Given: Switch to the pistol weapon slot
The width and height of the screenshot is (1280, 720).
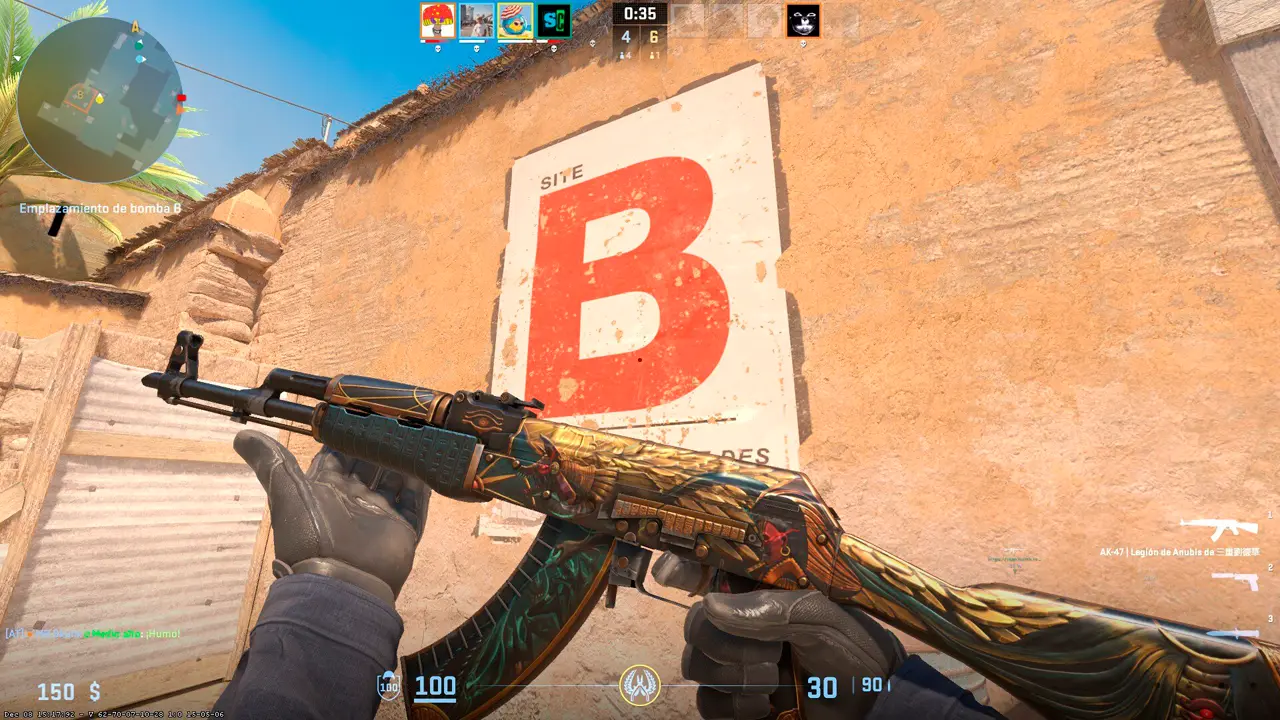Looking at the screenshot, I should (1235, 580).
